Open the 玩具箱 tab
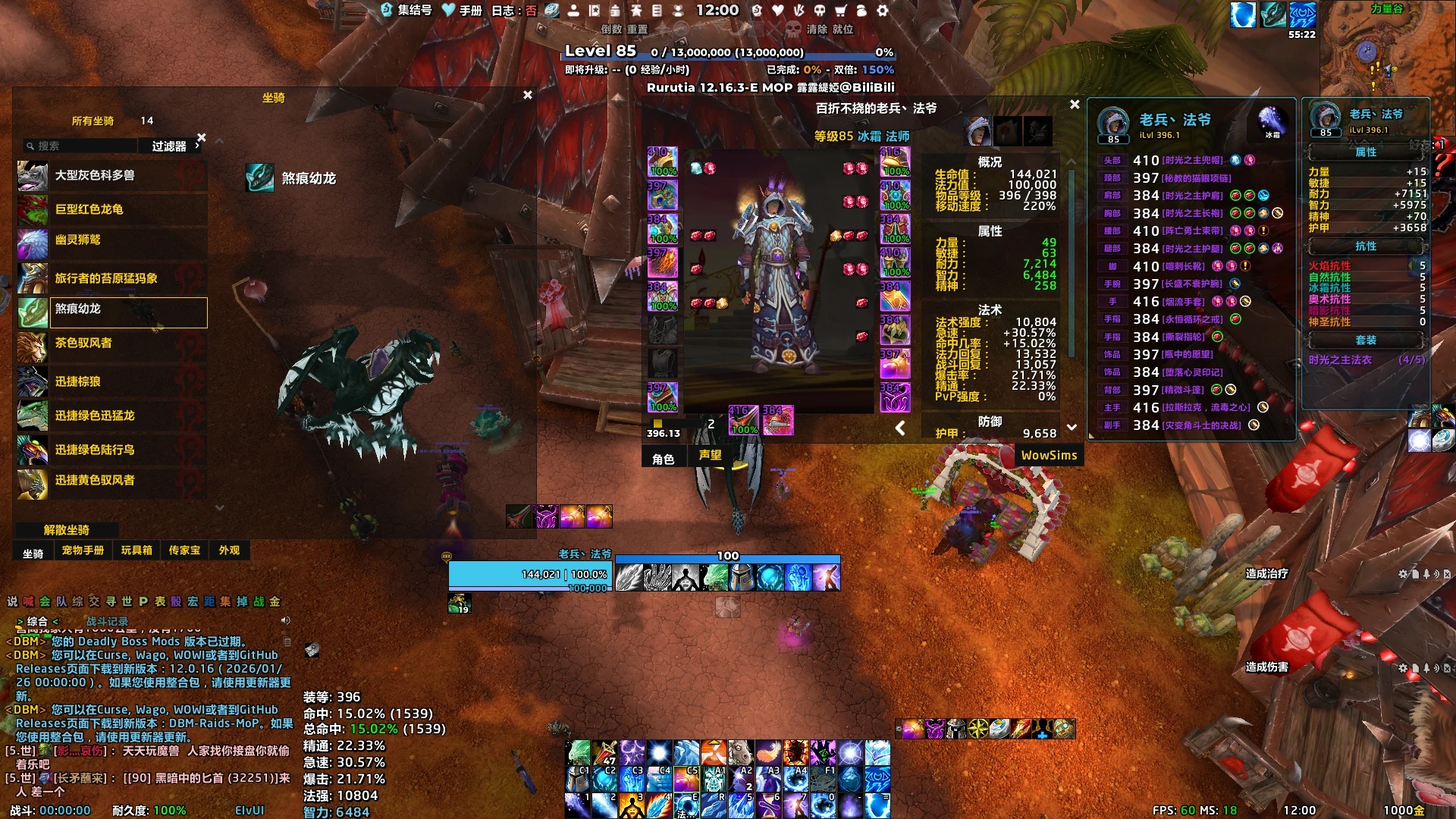 click(136, 551)
